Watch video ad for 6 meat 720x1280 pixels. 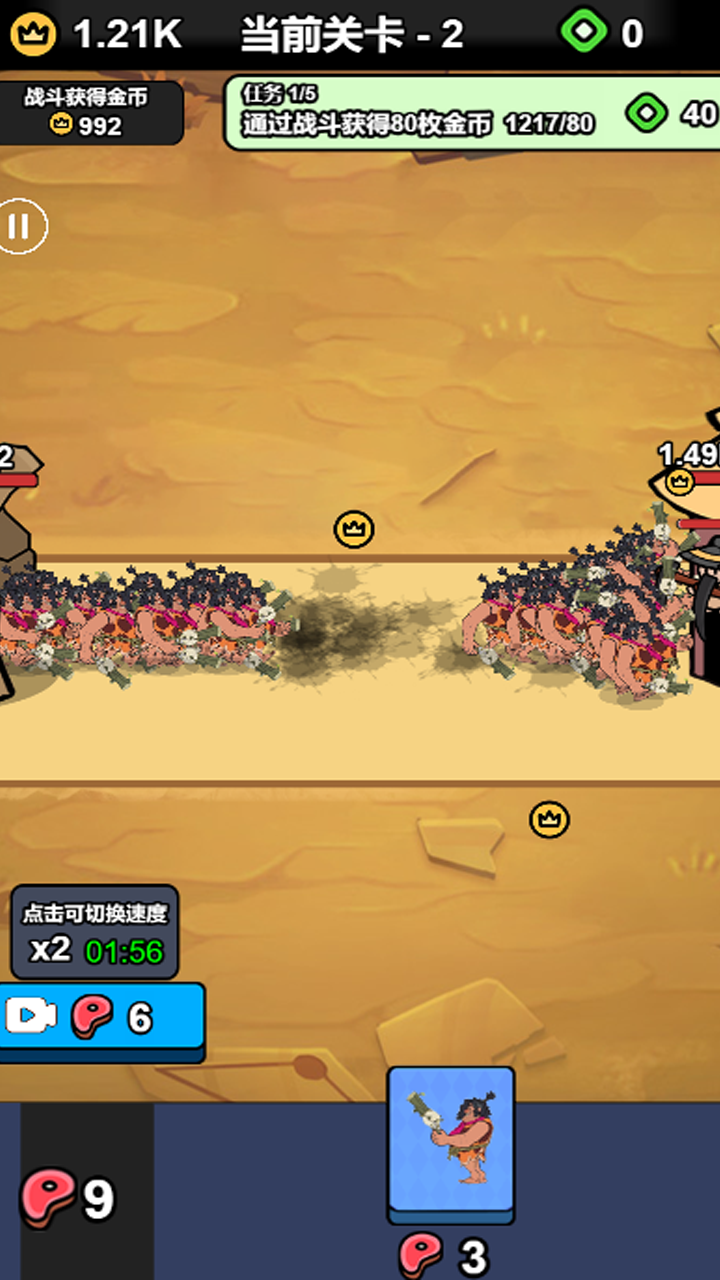click(x=100, y=1018)
